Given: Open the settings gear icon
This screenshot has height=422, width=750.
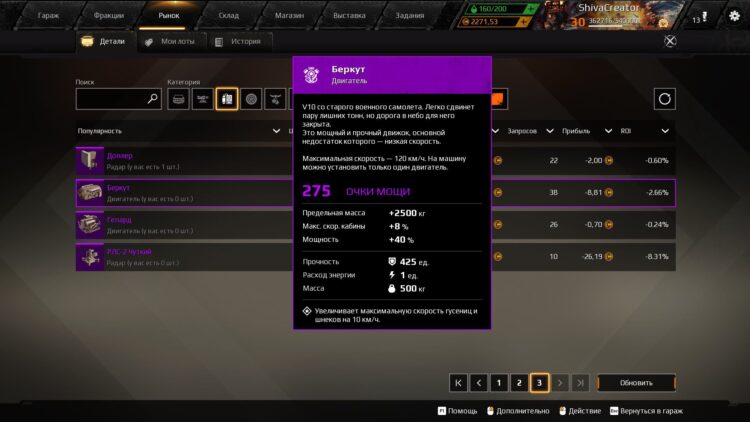Looking at the screenshot, I should point(733,15).
